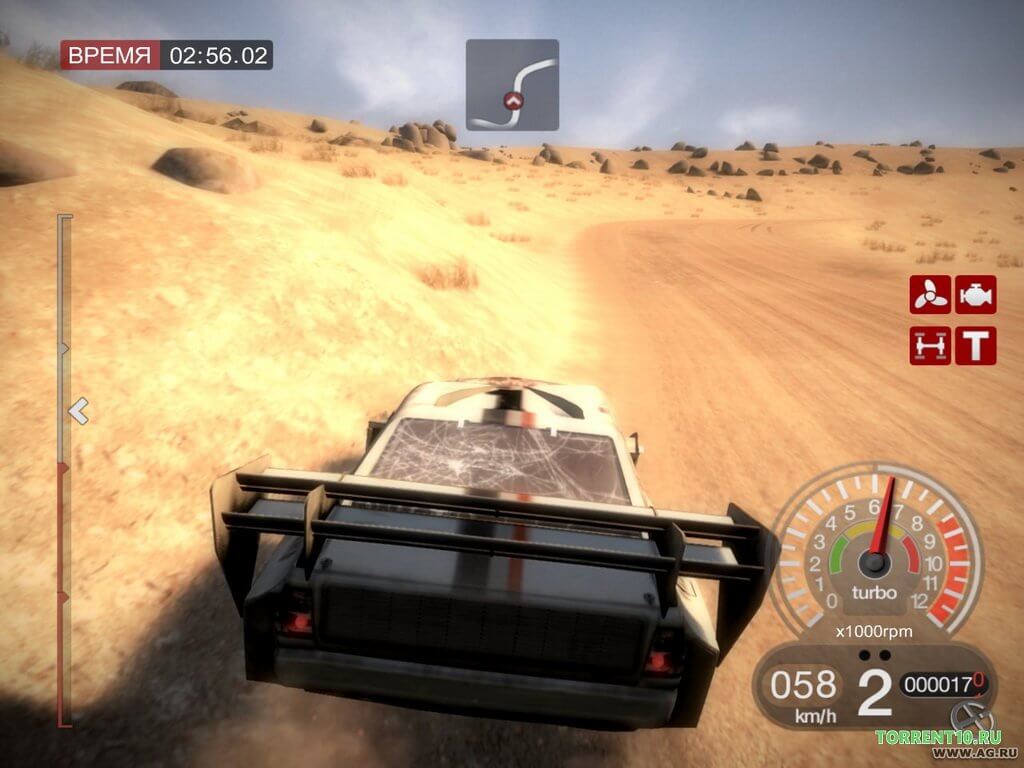Screen dimensions: 1024x768
Task: Click the track minimap
Action: (512, 85)
